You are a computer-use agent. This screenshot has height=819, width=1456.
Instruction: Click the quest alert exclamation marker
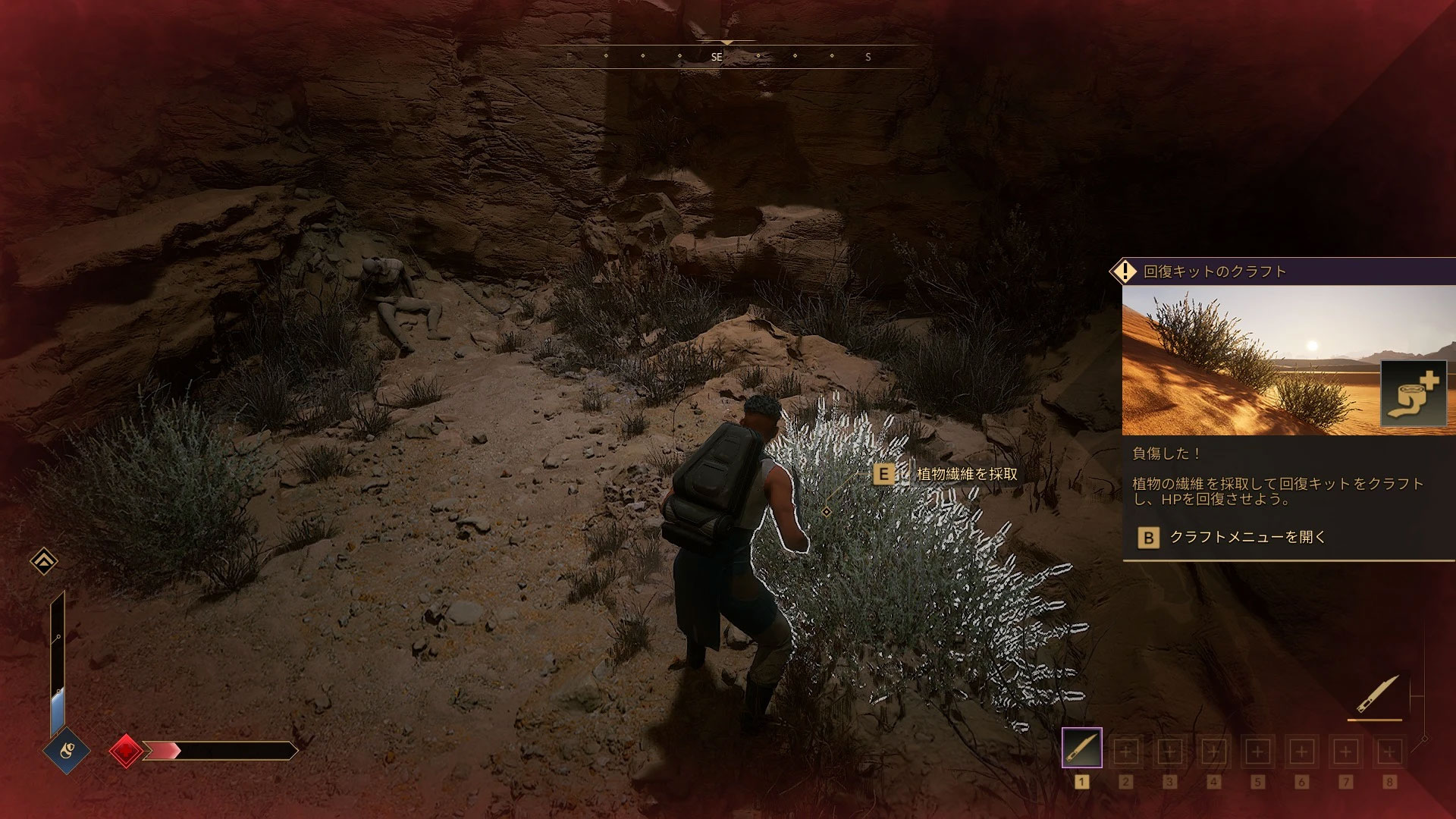[x=1125, y=271]
